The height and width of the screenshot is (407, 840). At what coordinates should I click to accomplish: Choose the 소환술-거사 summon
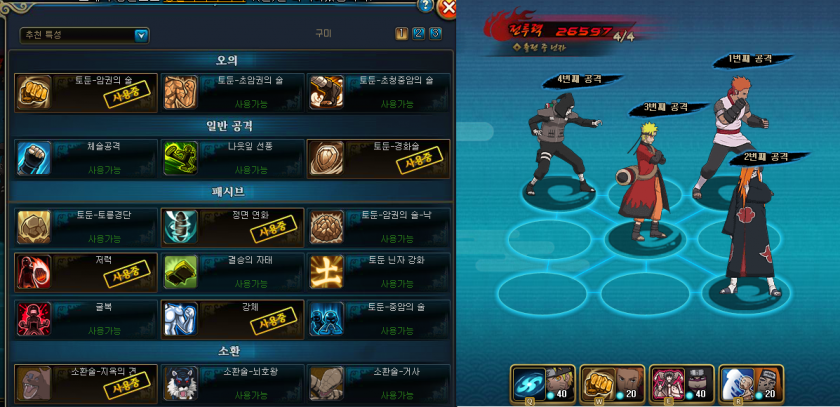coord(376,383)
